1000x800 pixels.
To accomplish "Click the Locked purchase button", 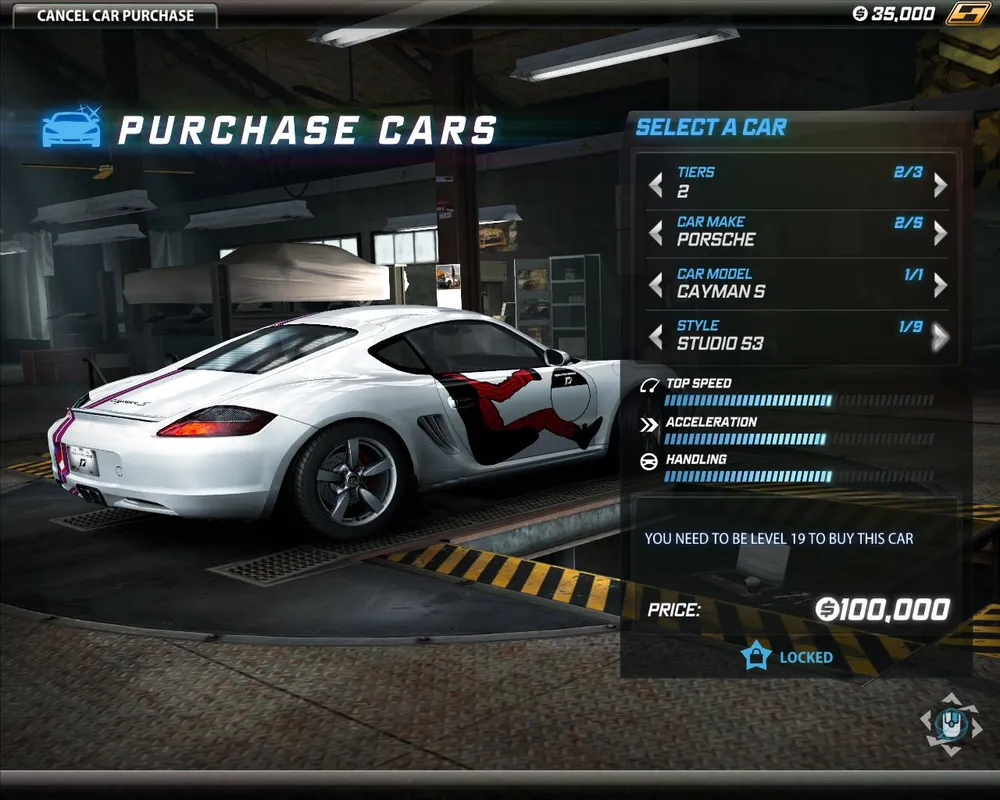I will 788,657.
